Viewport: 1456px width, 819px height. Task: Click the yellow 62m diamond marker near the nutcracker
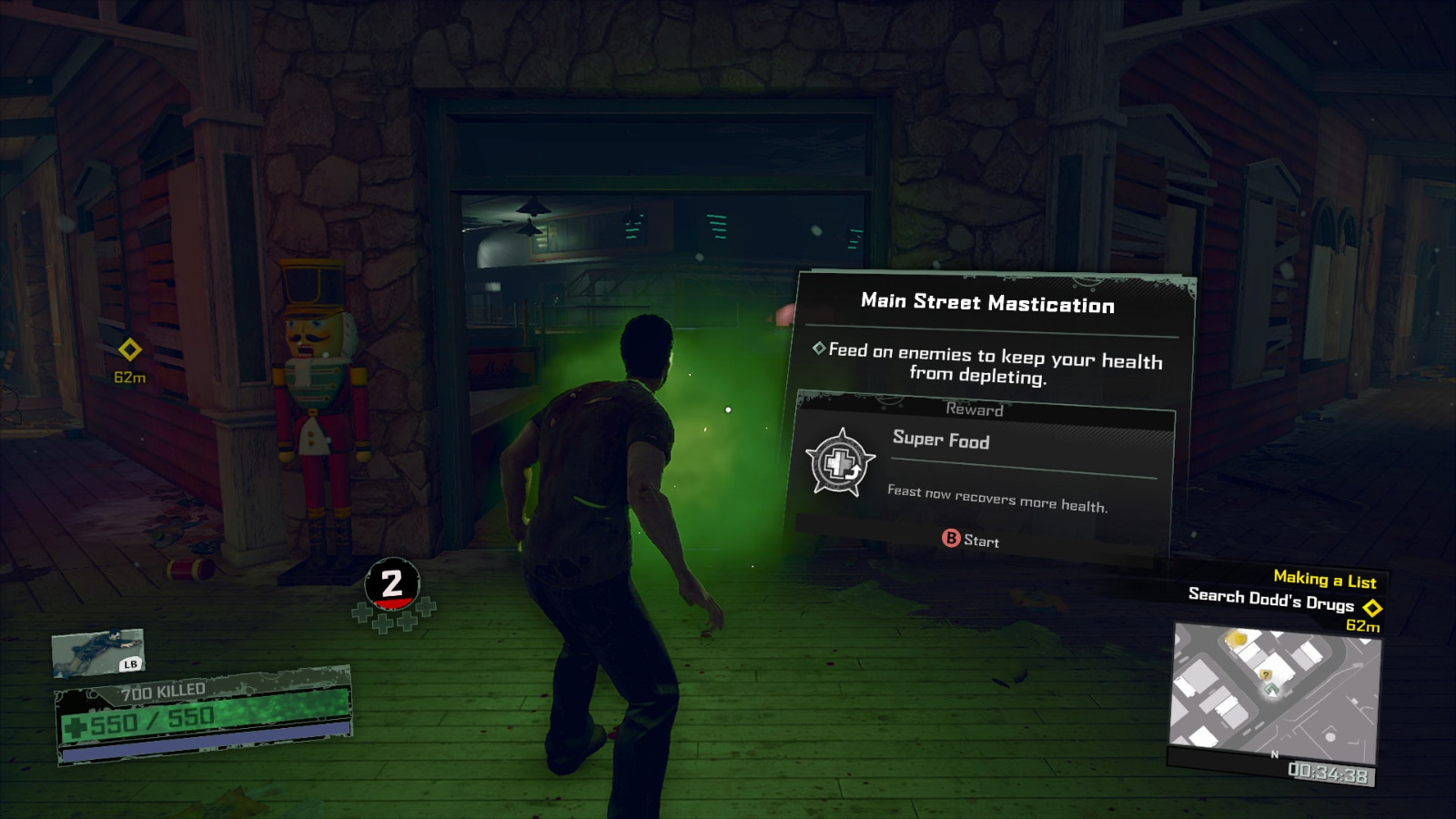coord(128,348)
